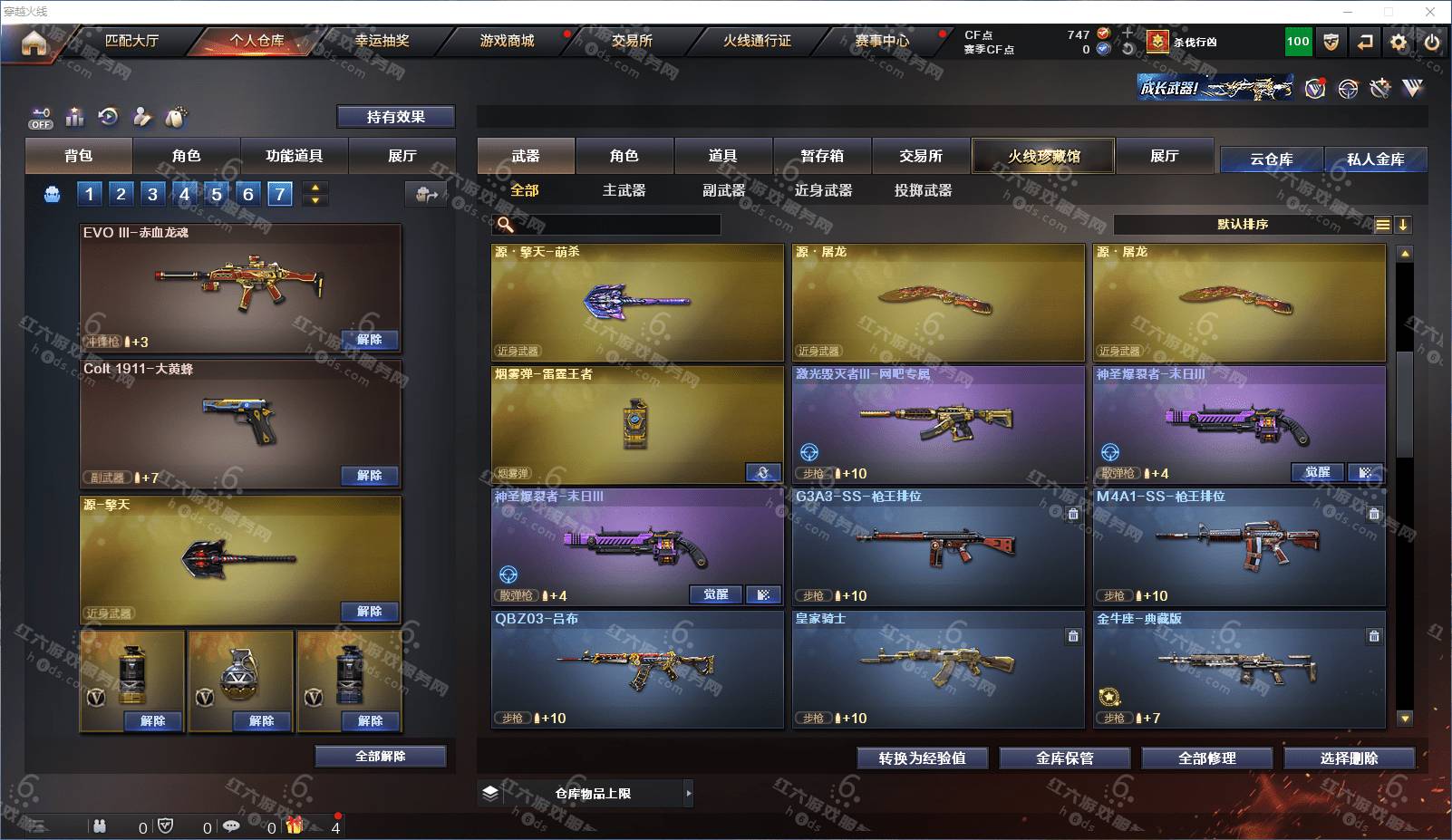Filter by 主武器 category
The width and height of the screenshot is (1452, 840).
coord(624,190)
